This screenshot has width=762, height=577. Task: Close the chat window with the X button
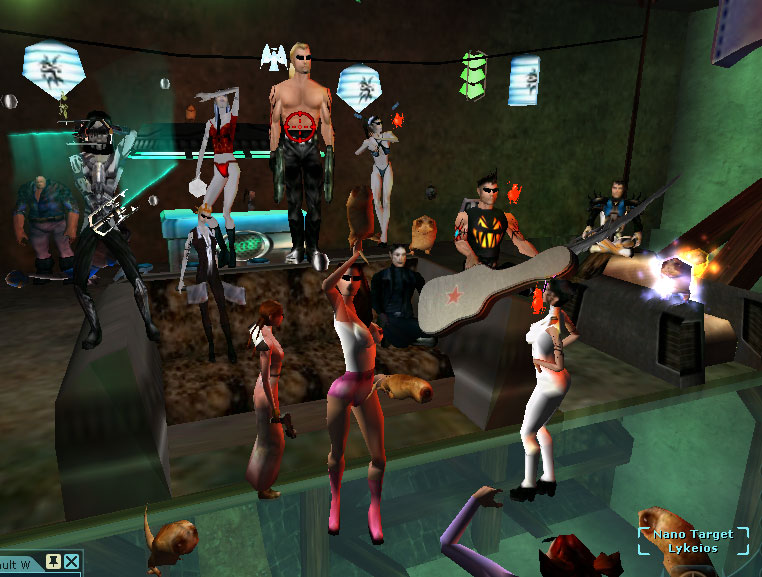pyautogui.click(x=72, y=563)
